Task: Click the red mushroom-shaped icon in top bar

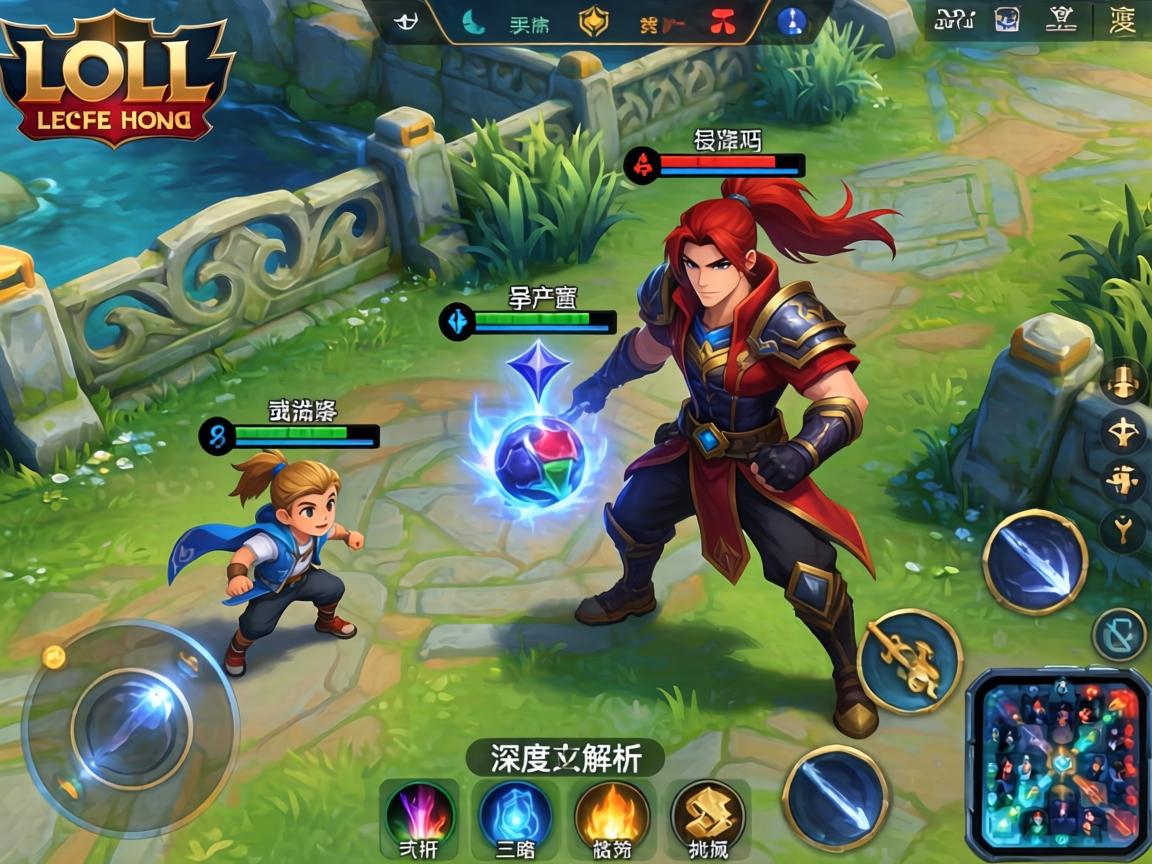Action: [722, 22]
